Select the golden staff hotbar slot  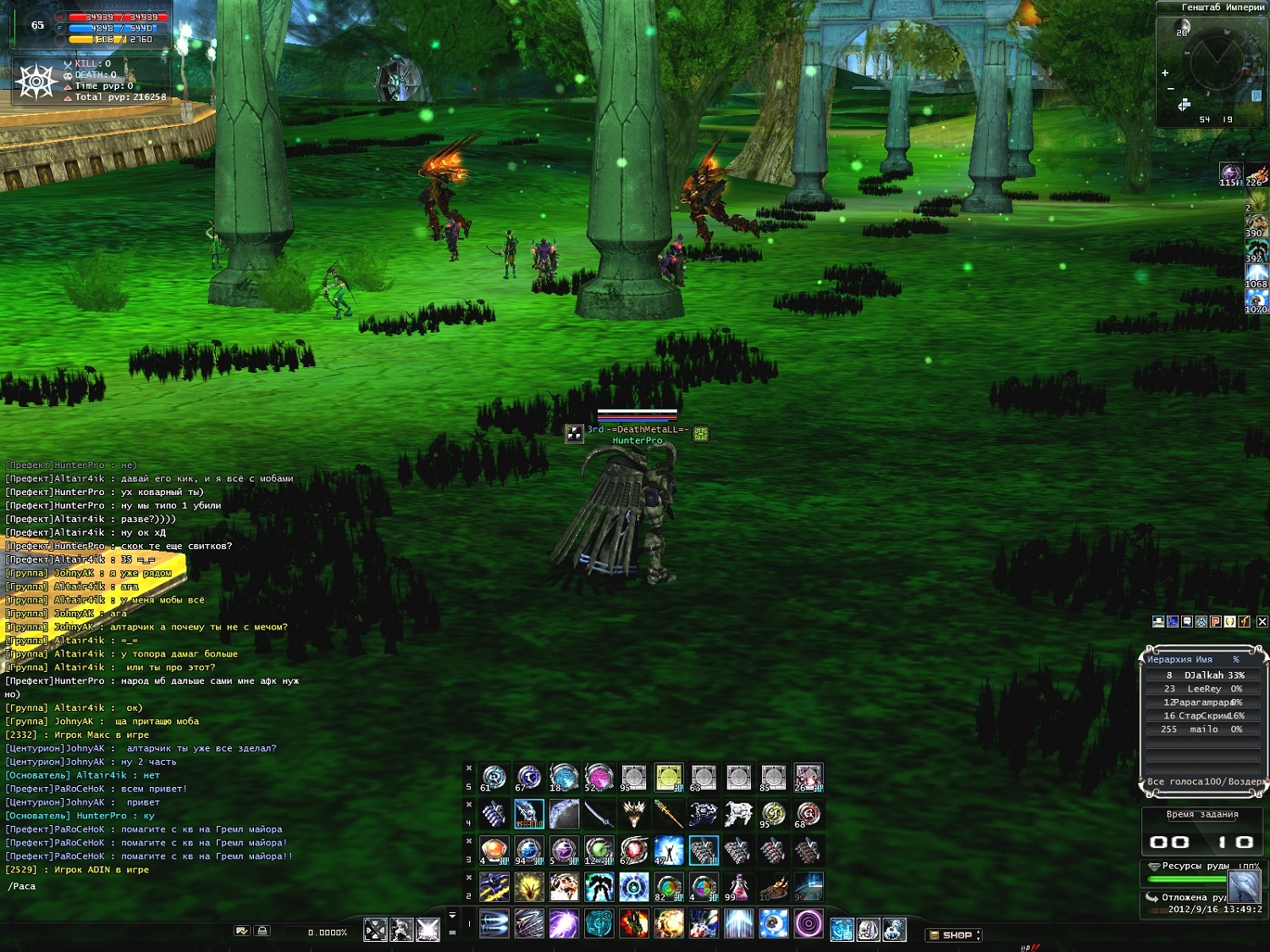point(668,814)
